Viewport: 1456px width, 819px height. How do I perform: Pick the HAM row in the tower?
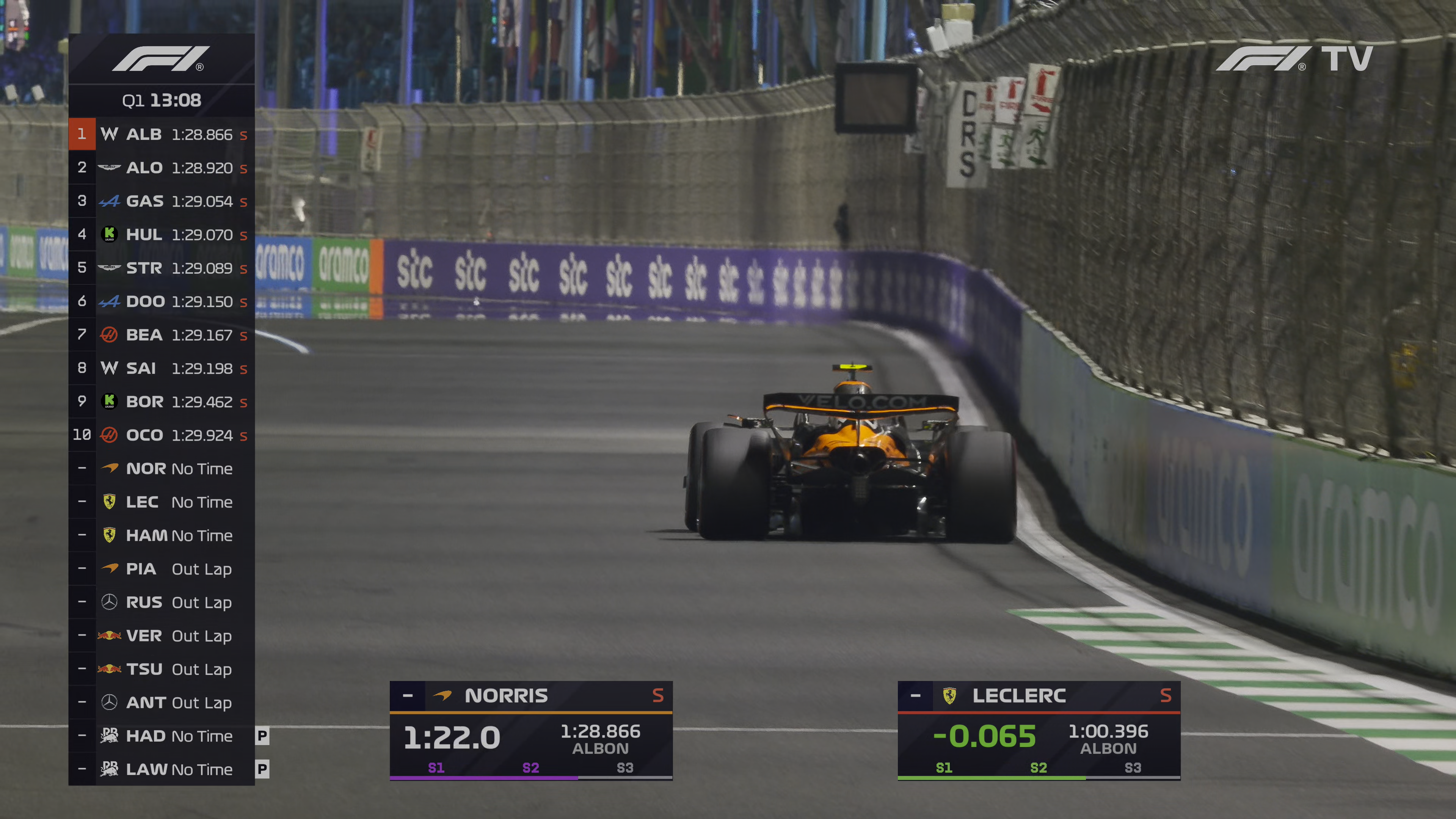[x=162, y=535]
